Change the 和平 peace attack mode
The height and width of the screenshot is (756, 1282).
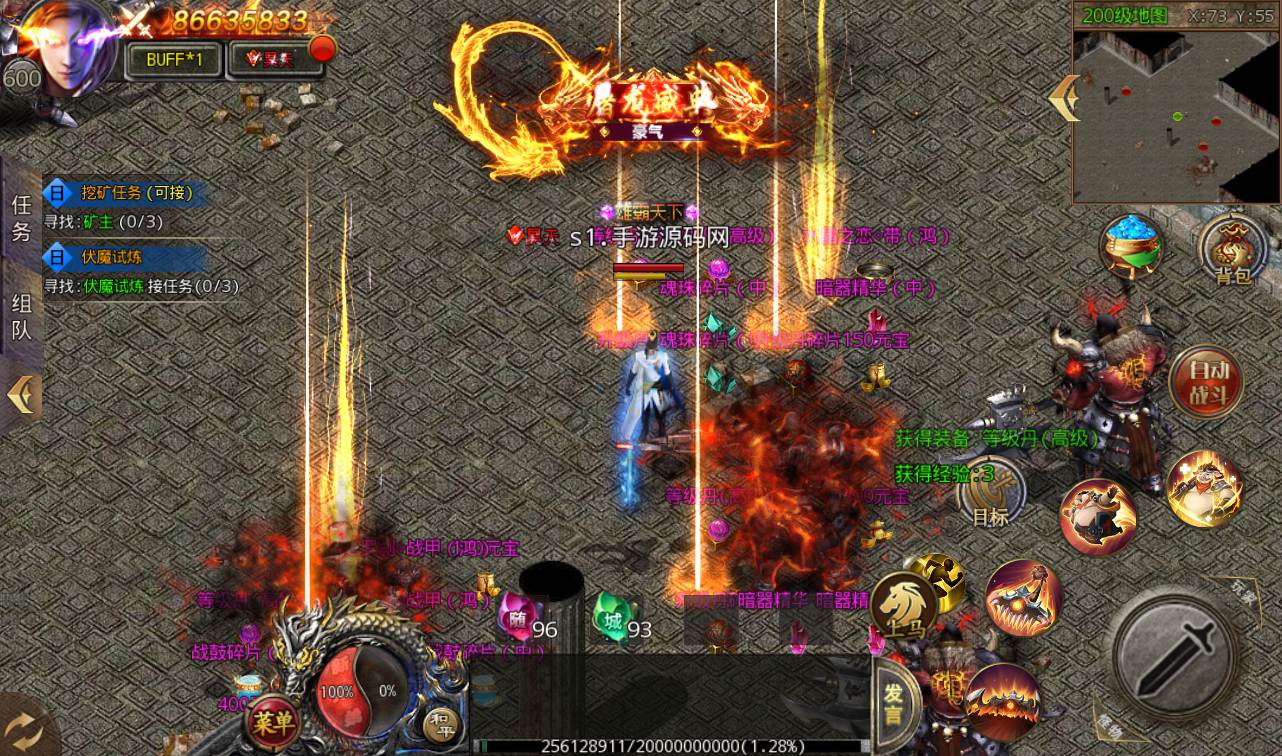pyautogui.click(x=440, y=723)
